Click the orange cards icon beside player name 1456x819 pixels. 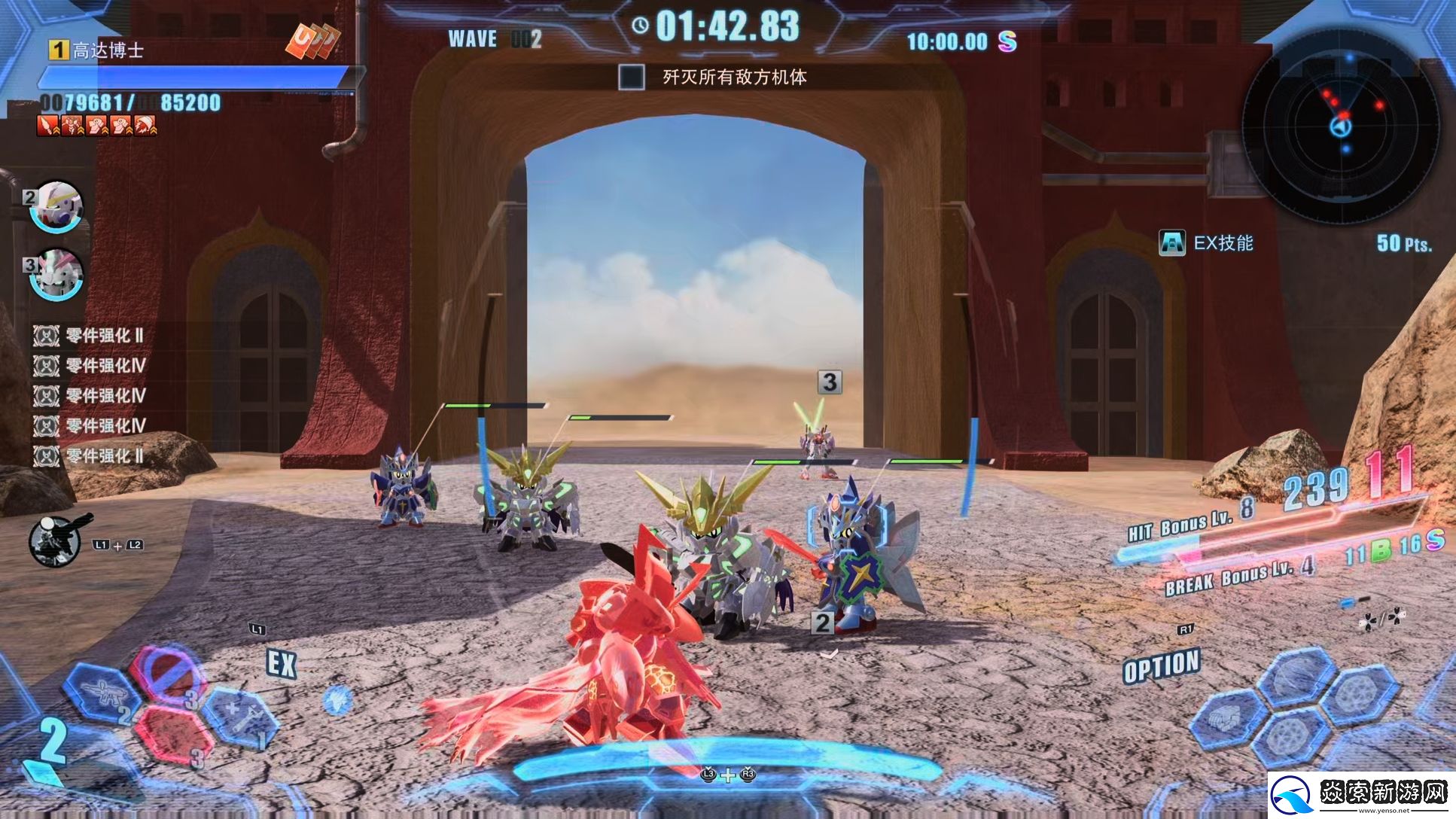[x=312, y=41]
